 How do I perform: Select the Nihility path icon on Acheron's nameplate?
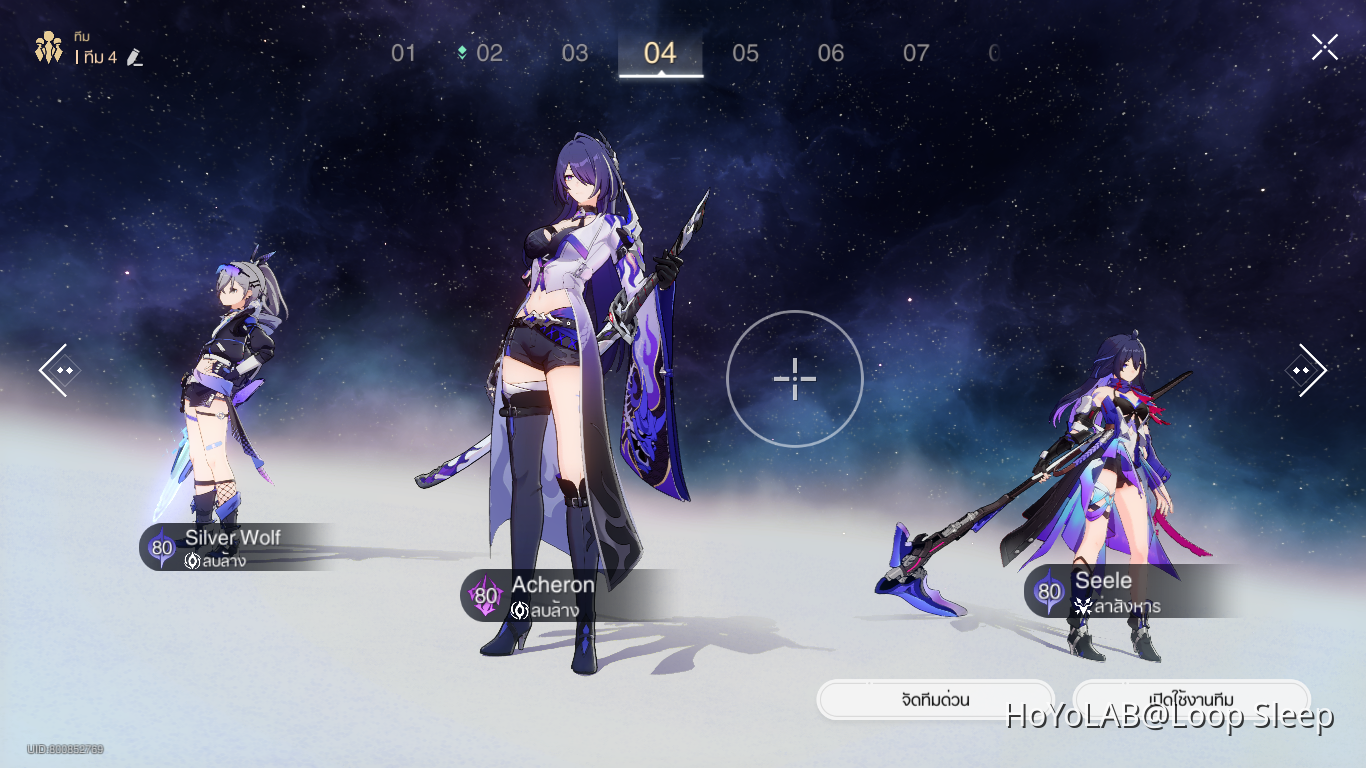[520, 609]
